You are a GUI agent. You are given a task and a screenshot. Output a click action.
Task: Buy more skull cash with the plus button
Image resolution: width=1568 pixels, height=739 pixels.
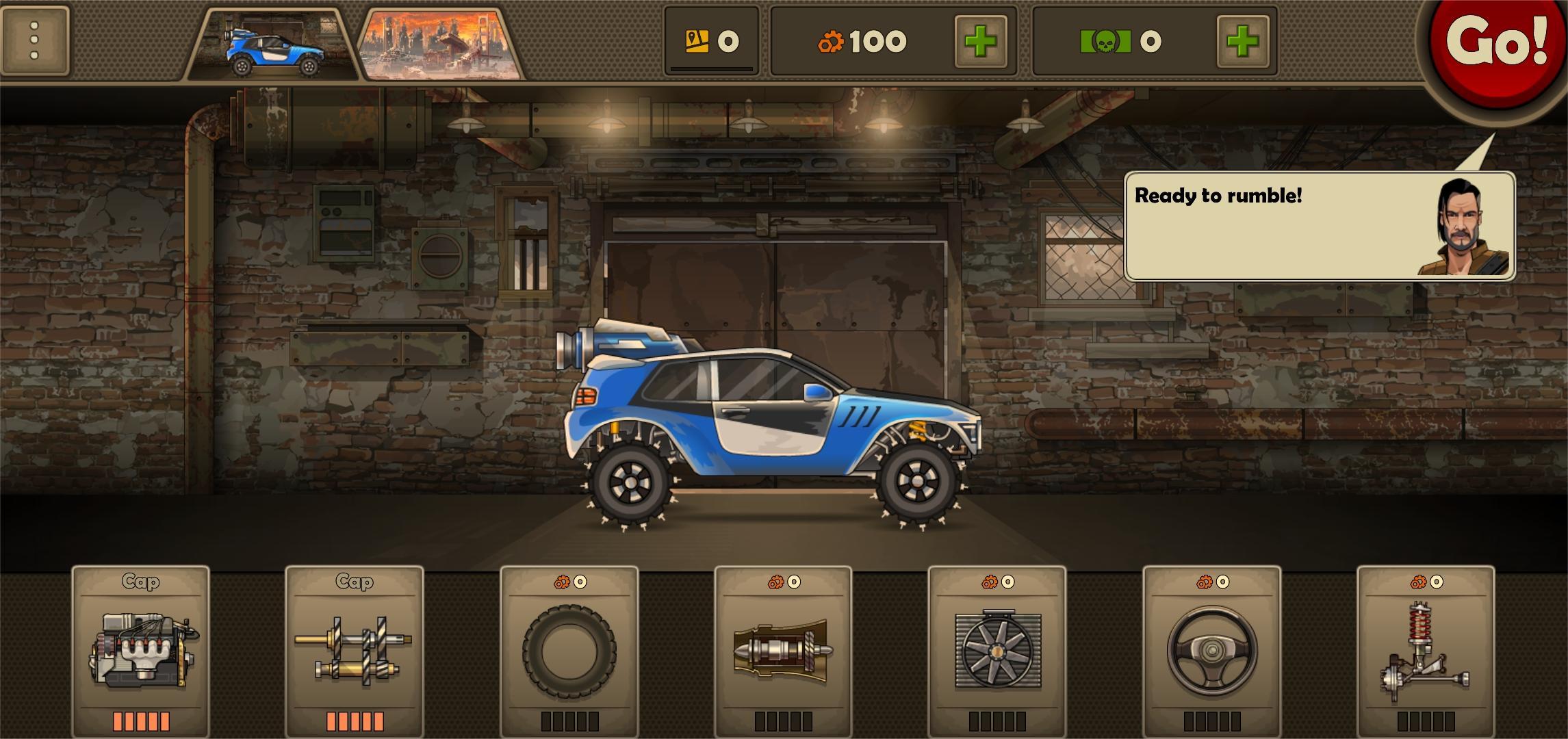pos(1242,42)
